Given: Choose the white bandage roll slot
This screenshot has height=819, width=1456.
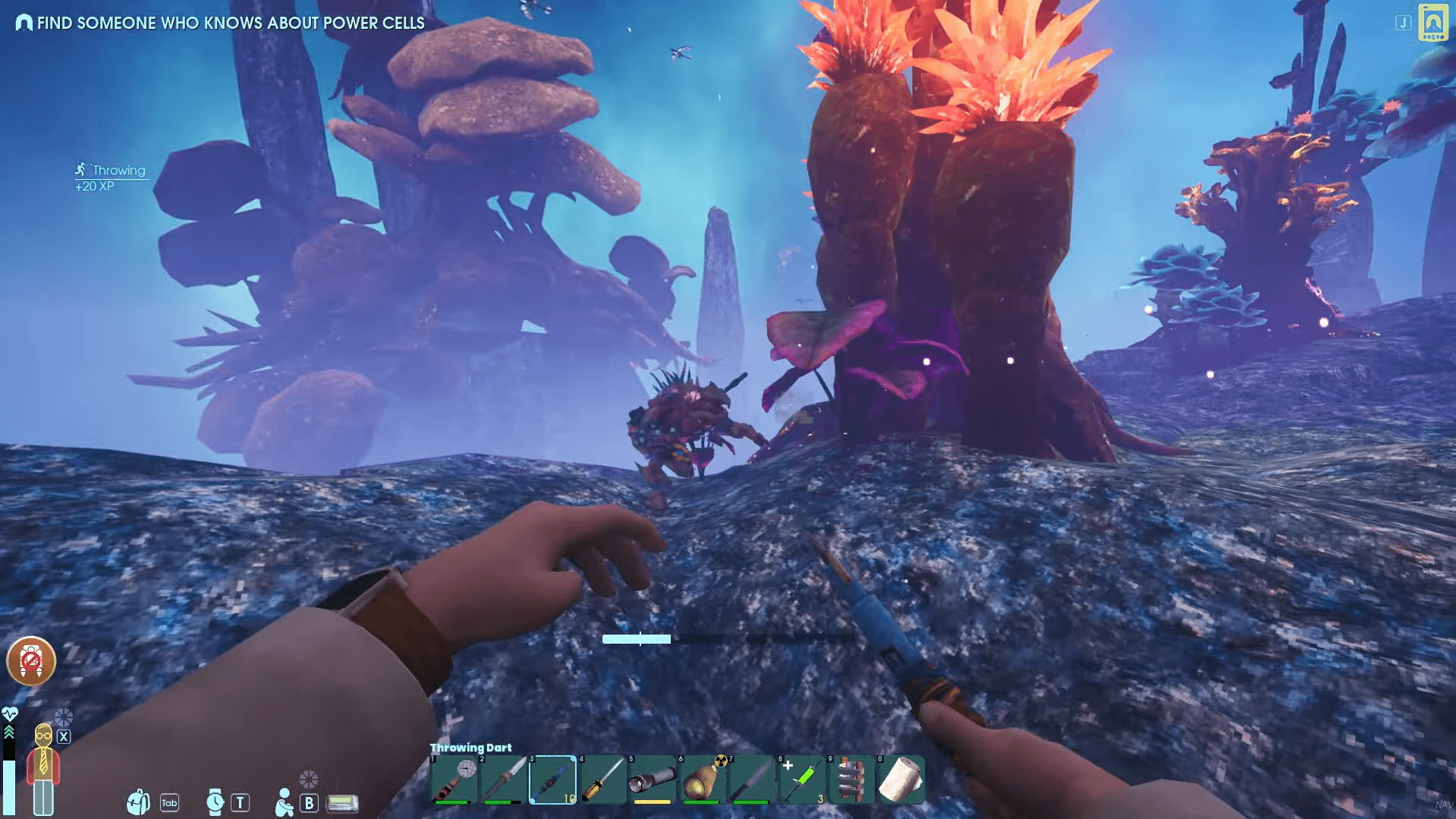Looking at the screenshot, I should 901,779.
